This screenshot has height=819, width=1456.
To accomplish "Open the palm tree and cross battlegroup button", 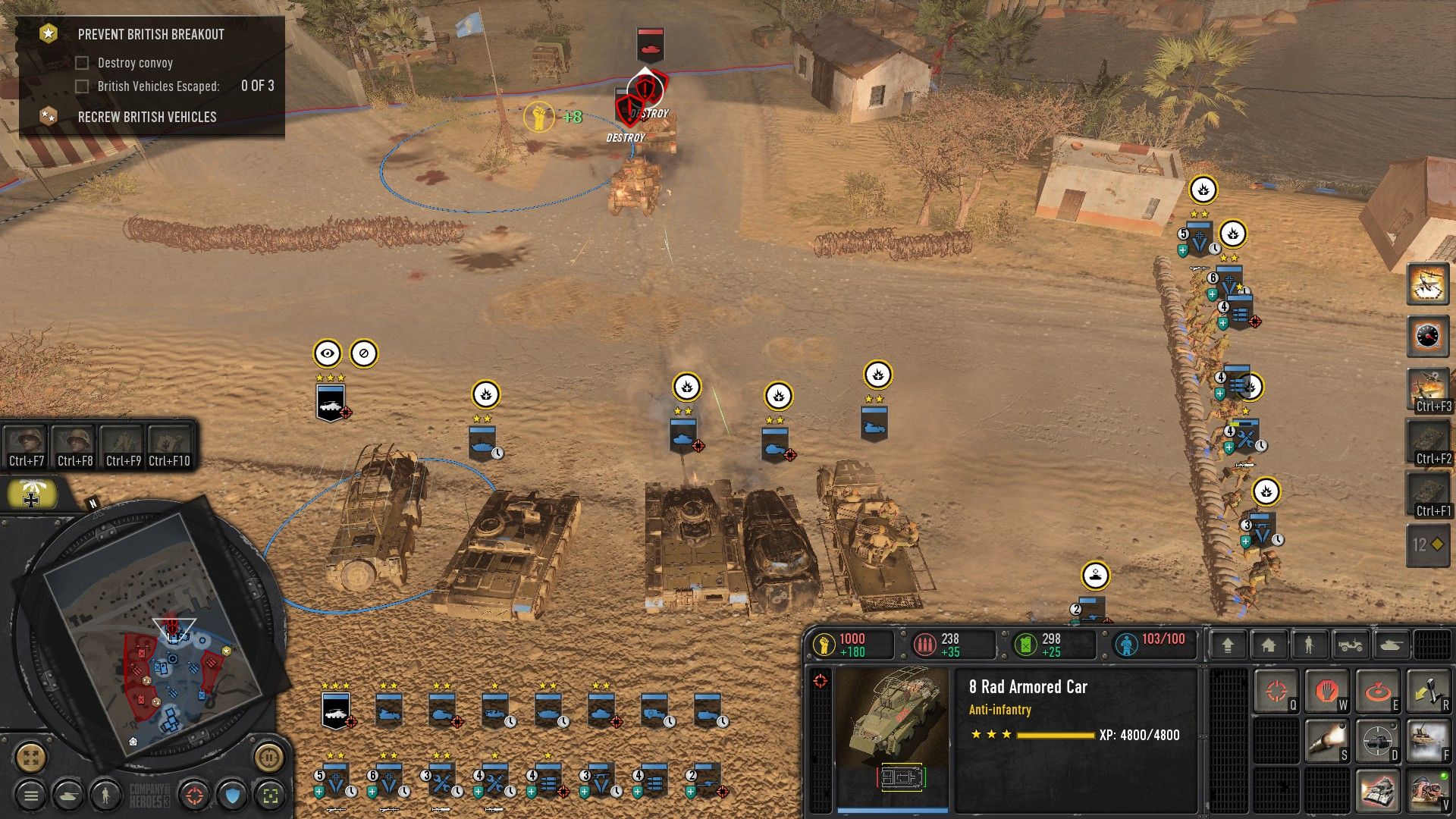I will tap(32, 494).
